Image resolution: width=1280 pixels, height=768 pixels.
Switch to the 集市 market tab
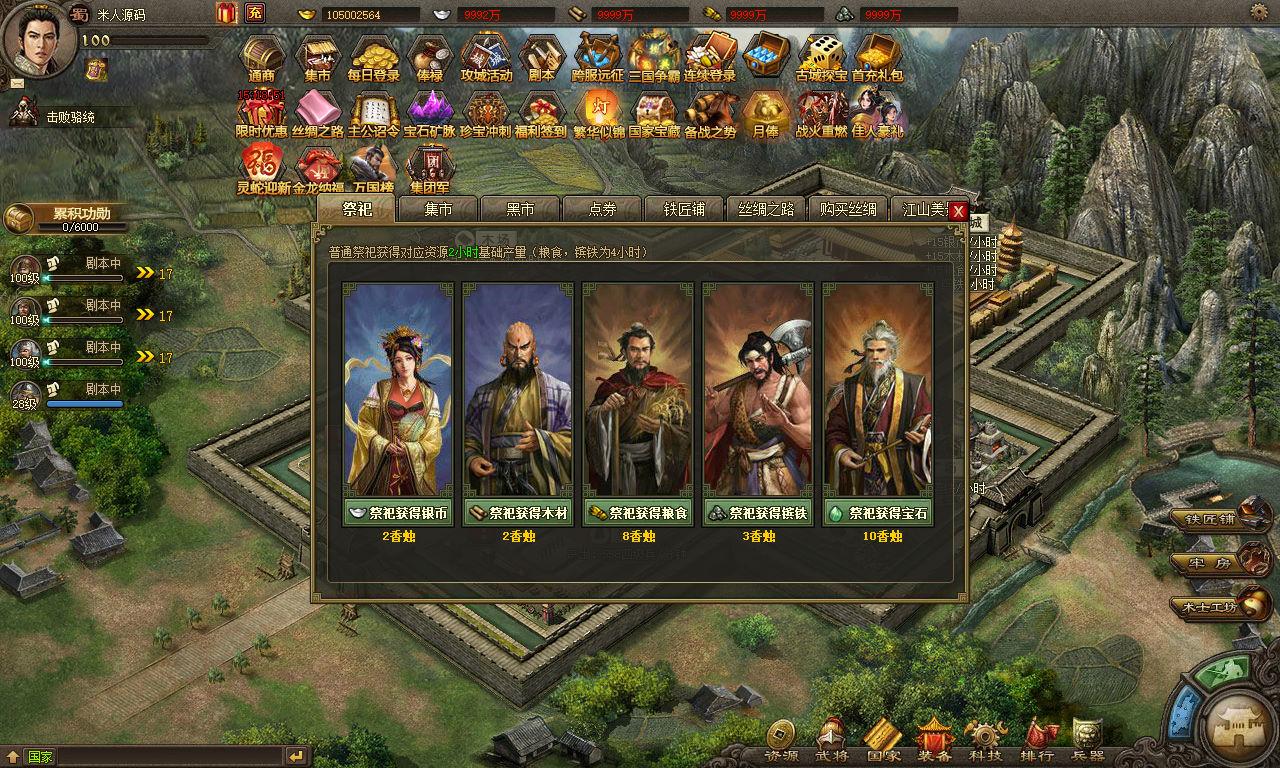(x=438, y=209)
